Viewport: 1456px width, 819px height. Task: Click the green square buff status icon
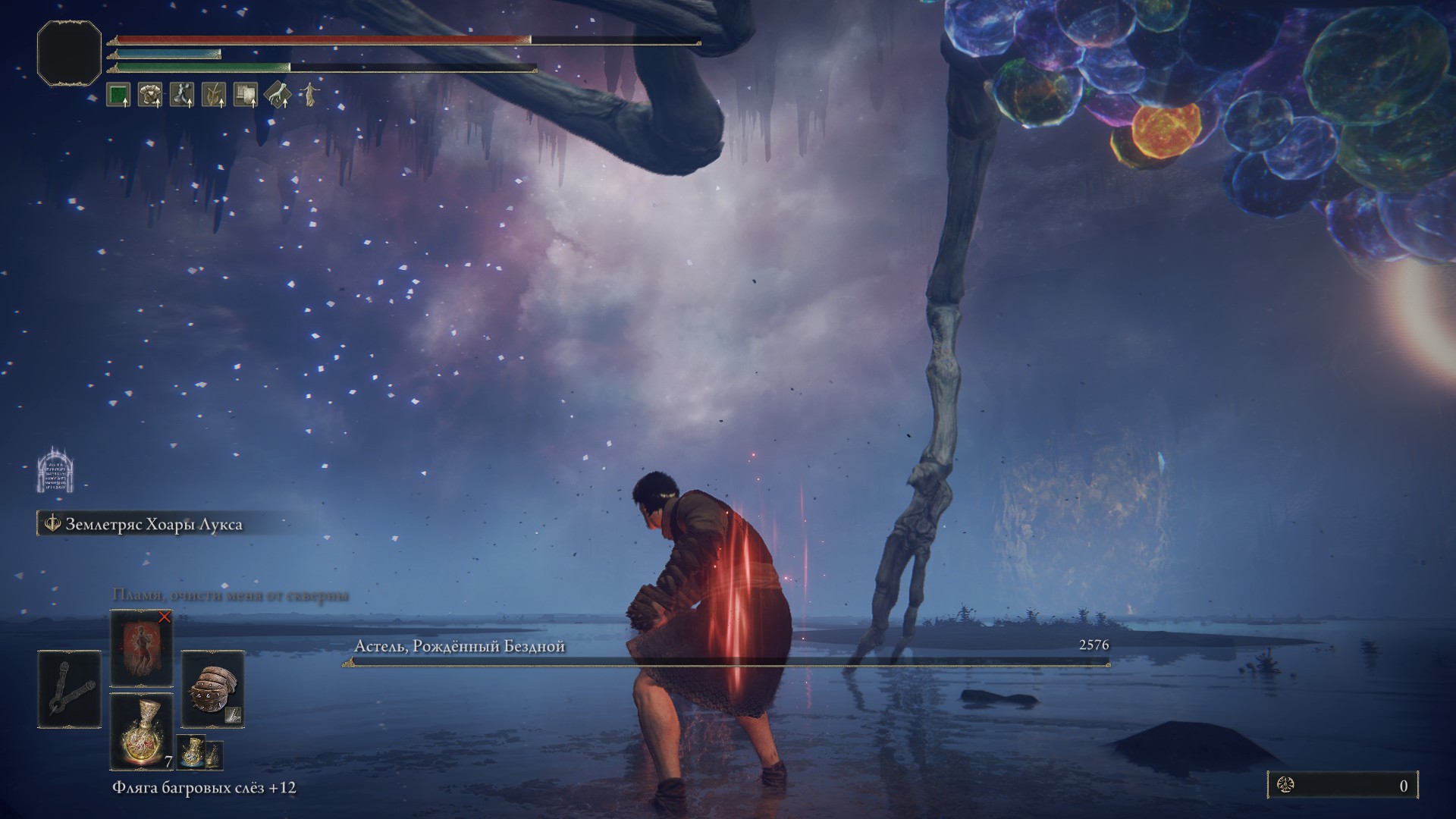(x=118, y=95)
